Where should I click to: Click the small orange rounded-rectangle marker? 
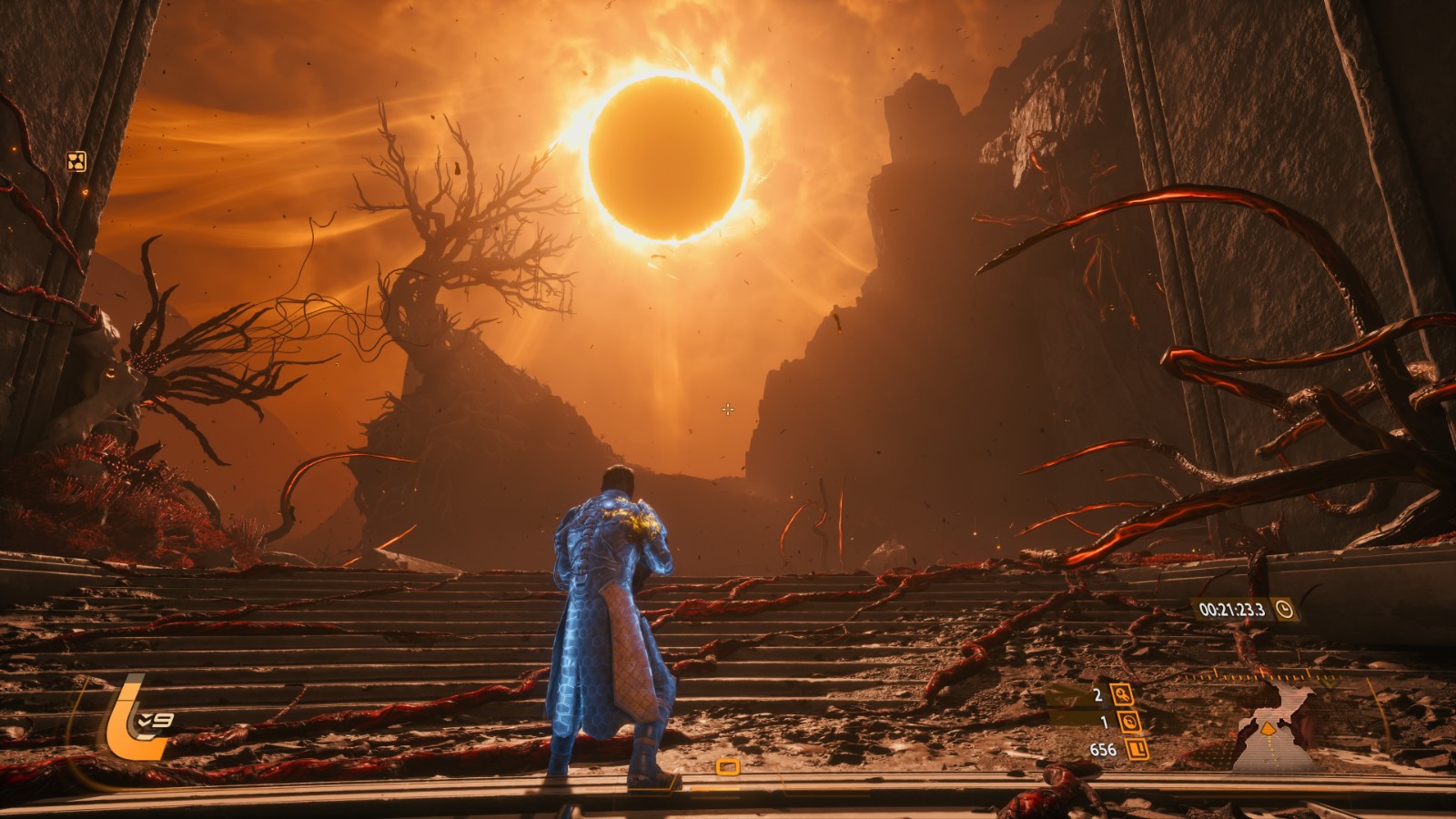click(x=726, y=767)
